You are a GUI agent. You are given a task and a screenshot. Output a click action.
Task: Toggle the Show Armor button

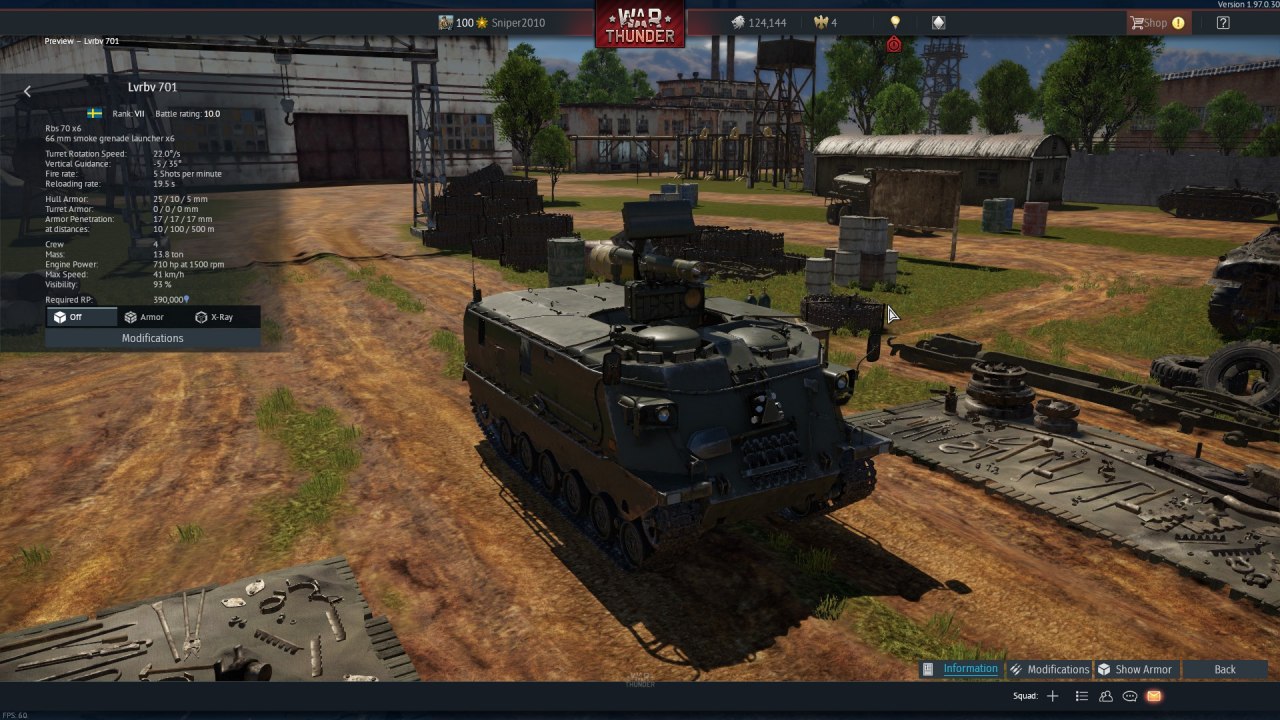click(x=1134, y=669)
